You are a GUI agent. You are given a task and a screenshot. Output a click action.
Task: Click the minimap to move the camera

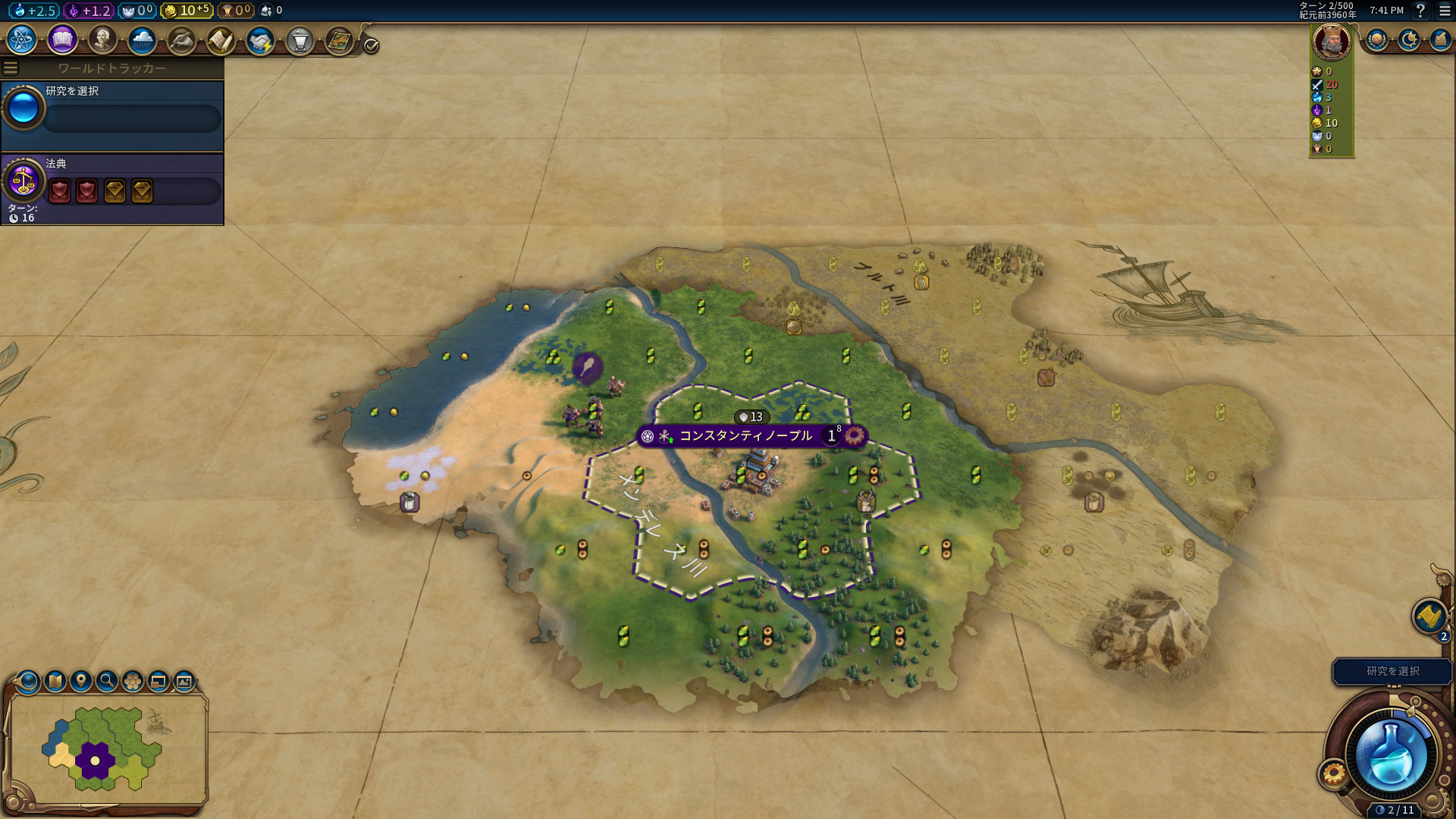pyautogui.click(x=106, y=749)
